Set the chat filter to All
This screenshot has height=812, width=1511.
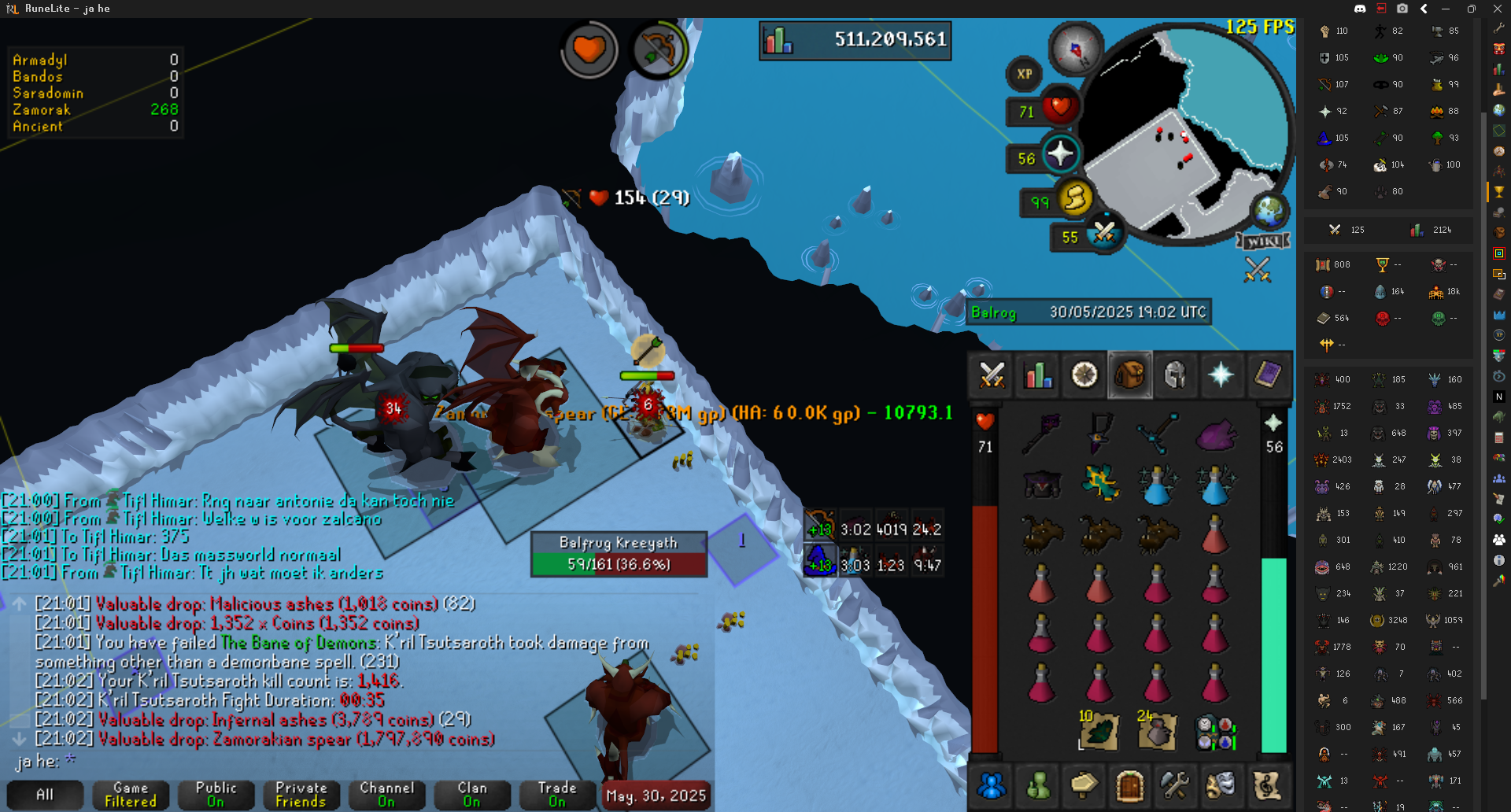click(45, 795)
